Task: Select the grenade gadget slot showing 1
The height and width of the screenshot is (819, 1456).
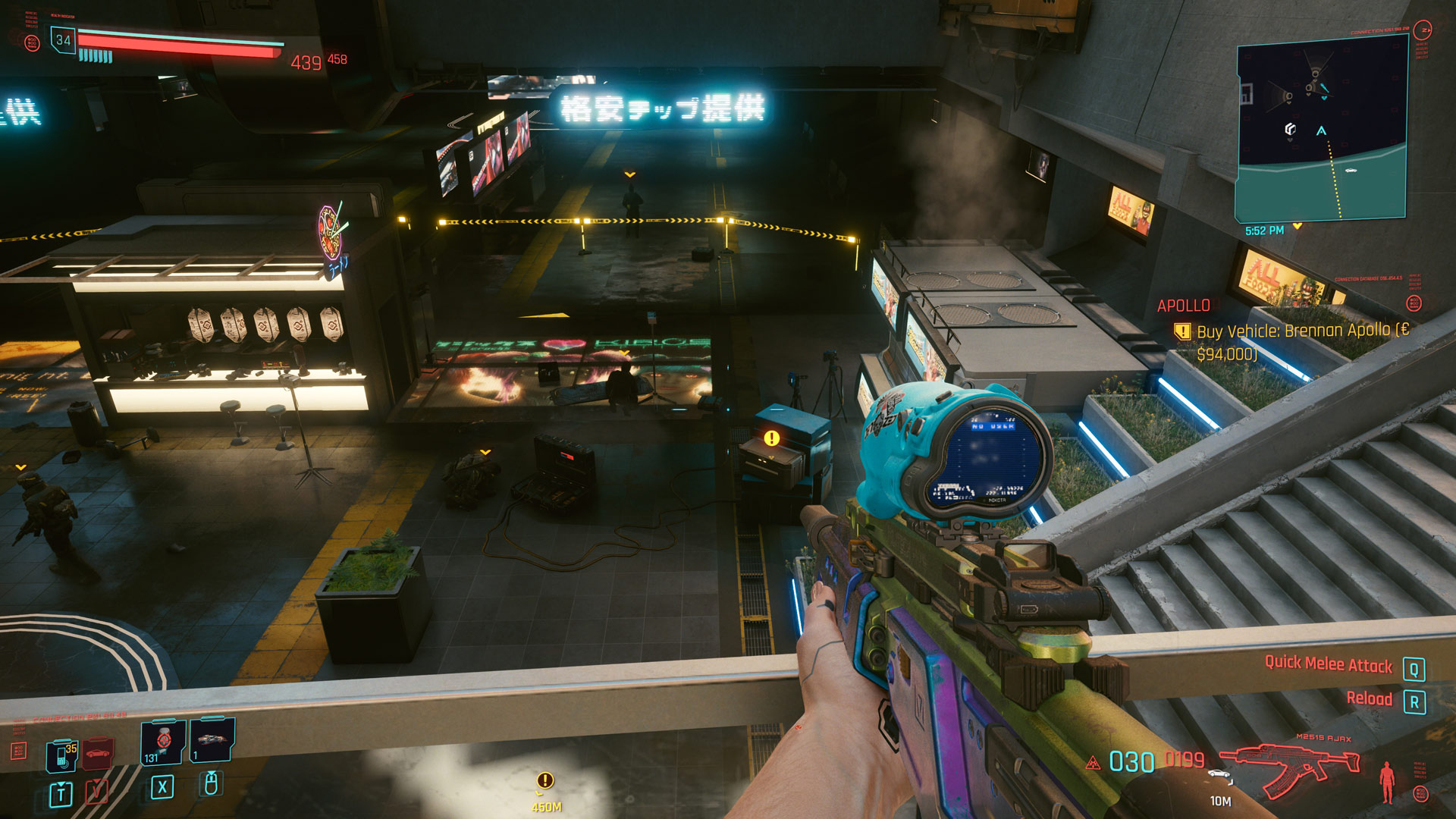Action: [212, 741]
